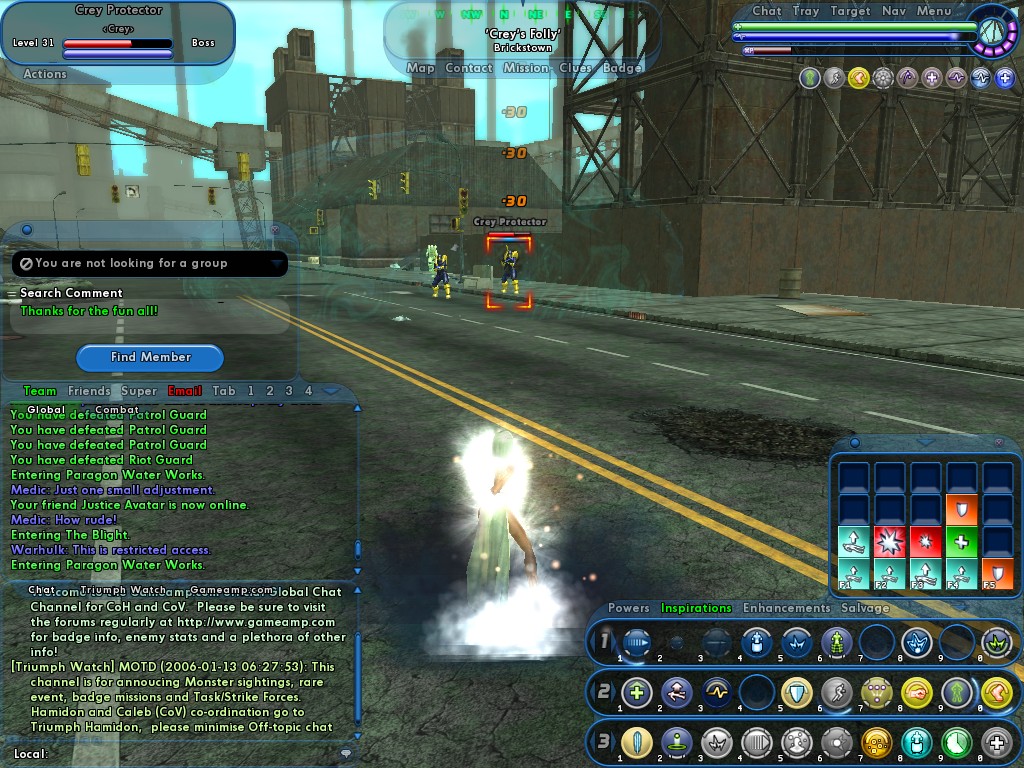Open the Enhancements tray tab
Screen dimensions: 1024x768
[x=786, y=608]
